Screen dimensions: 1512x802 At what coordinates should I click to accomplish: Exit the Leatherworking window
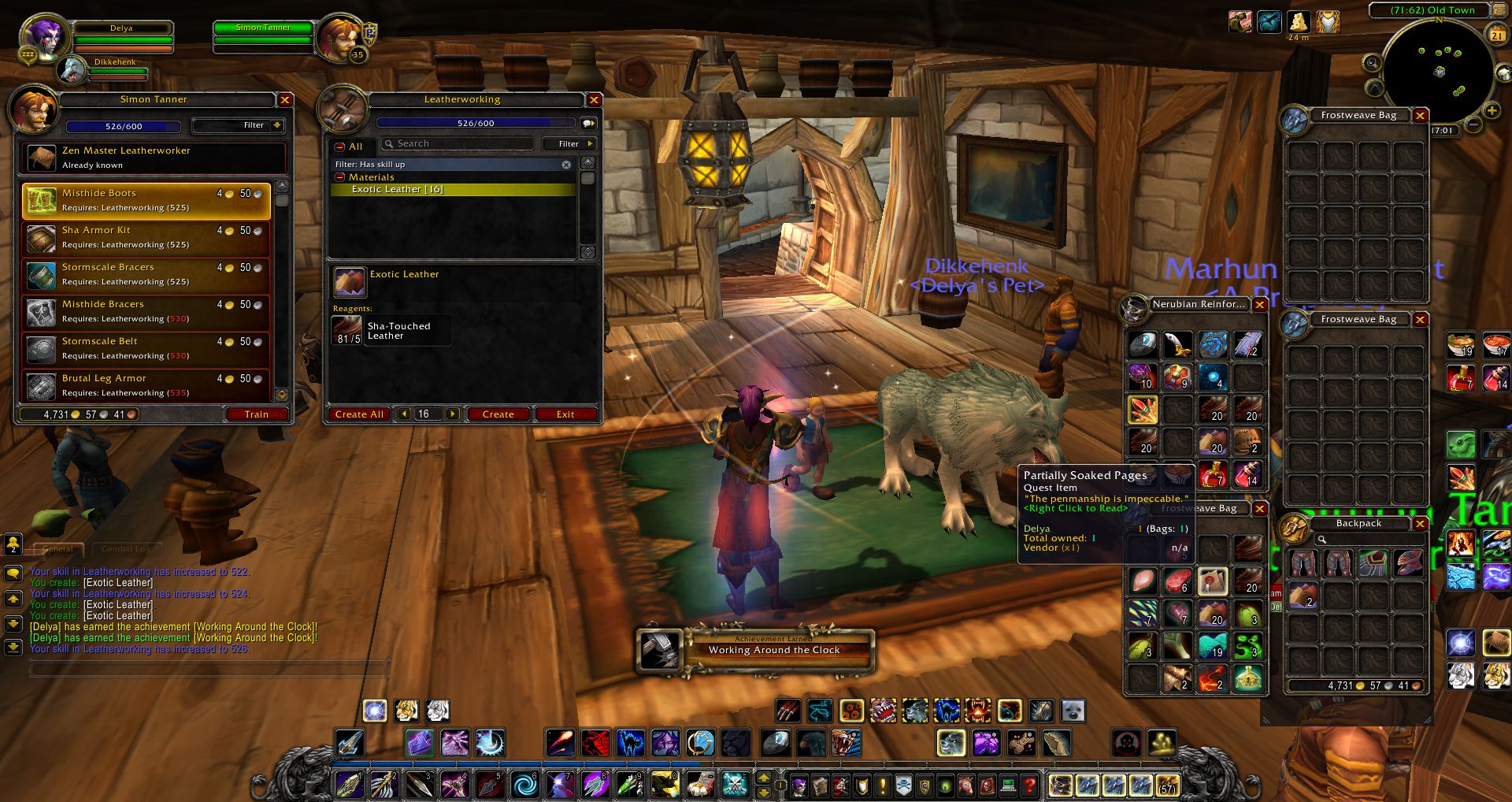(565, 414)
